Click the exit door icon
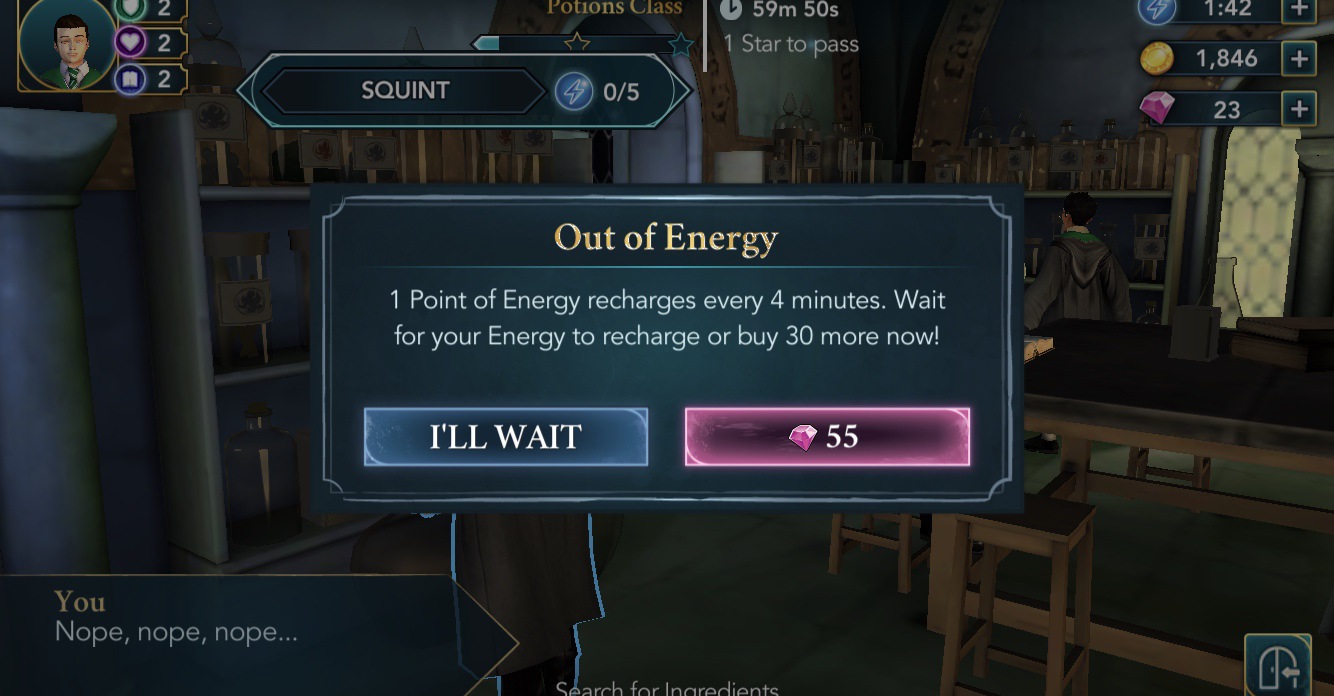The image size is (1334, 696). (1278, 665)
